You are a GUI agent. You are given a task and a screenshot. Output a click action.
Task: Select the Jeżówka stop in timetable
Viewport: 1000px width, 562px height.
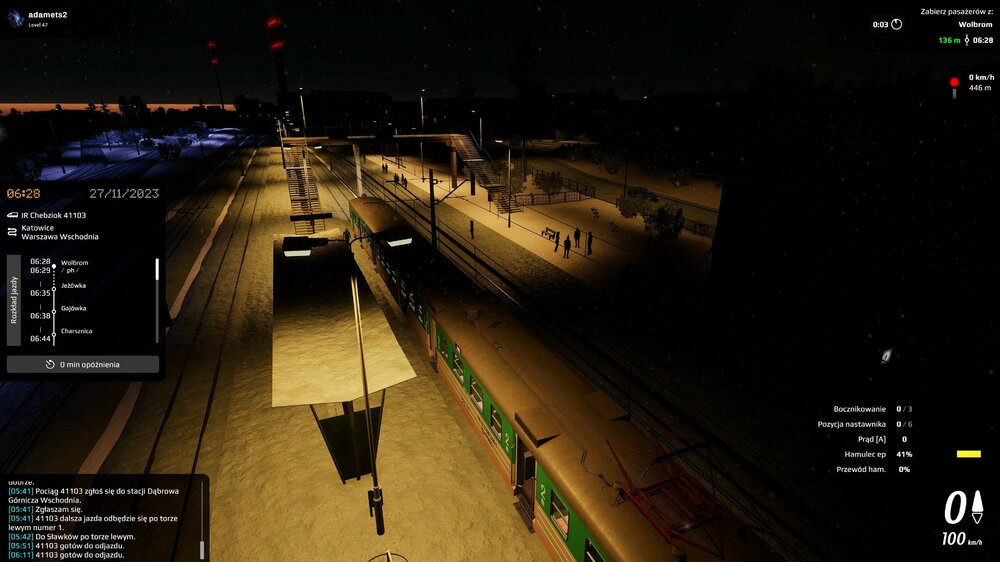(x=74, y=286)
